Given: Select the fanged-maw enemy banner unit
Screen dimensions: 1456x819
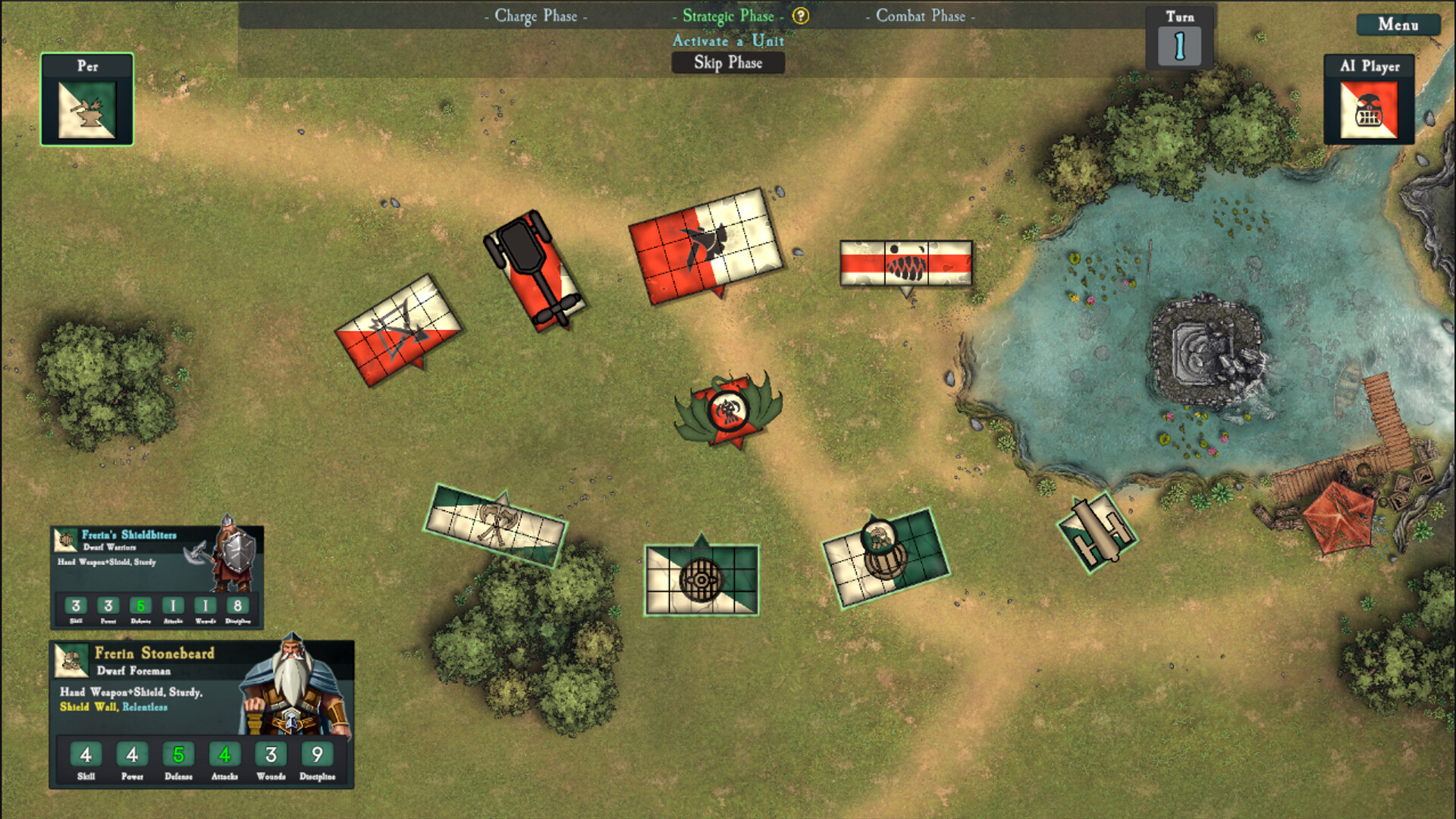Looking at the screenshot, I should tap(906, 264).
